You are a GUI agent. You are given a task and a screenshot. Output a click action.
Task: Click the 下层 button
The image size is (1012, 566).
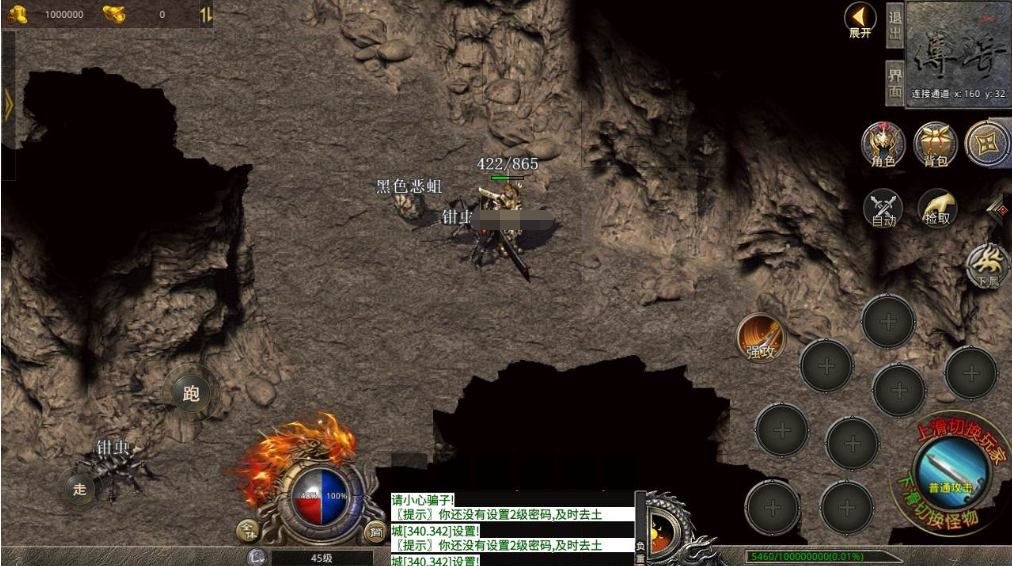tap(988, 267)
